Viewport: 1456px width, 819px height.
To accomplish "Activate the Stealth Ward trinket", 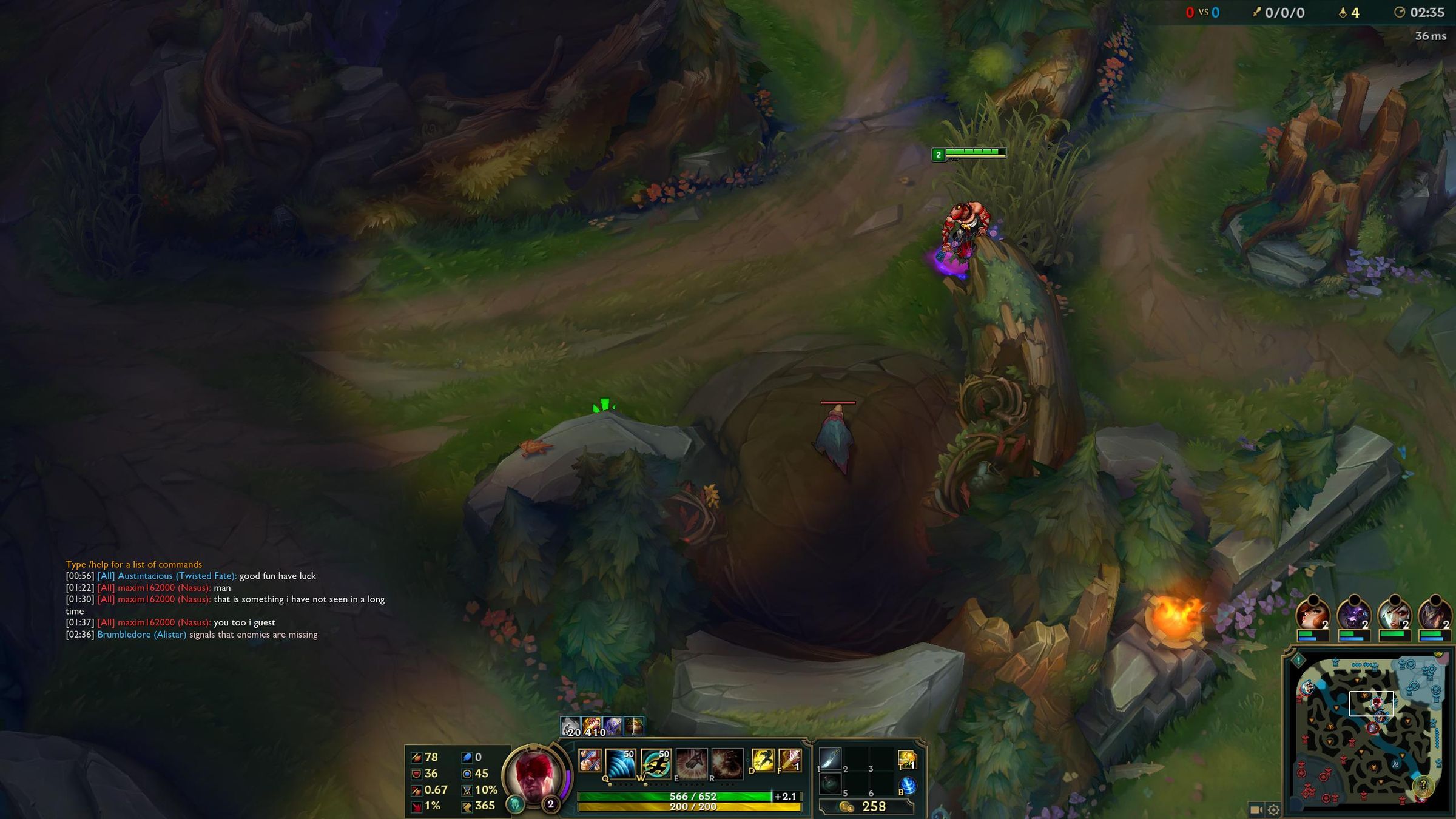I will click(907, 759).
